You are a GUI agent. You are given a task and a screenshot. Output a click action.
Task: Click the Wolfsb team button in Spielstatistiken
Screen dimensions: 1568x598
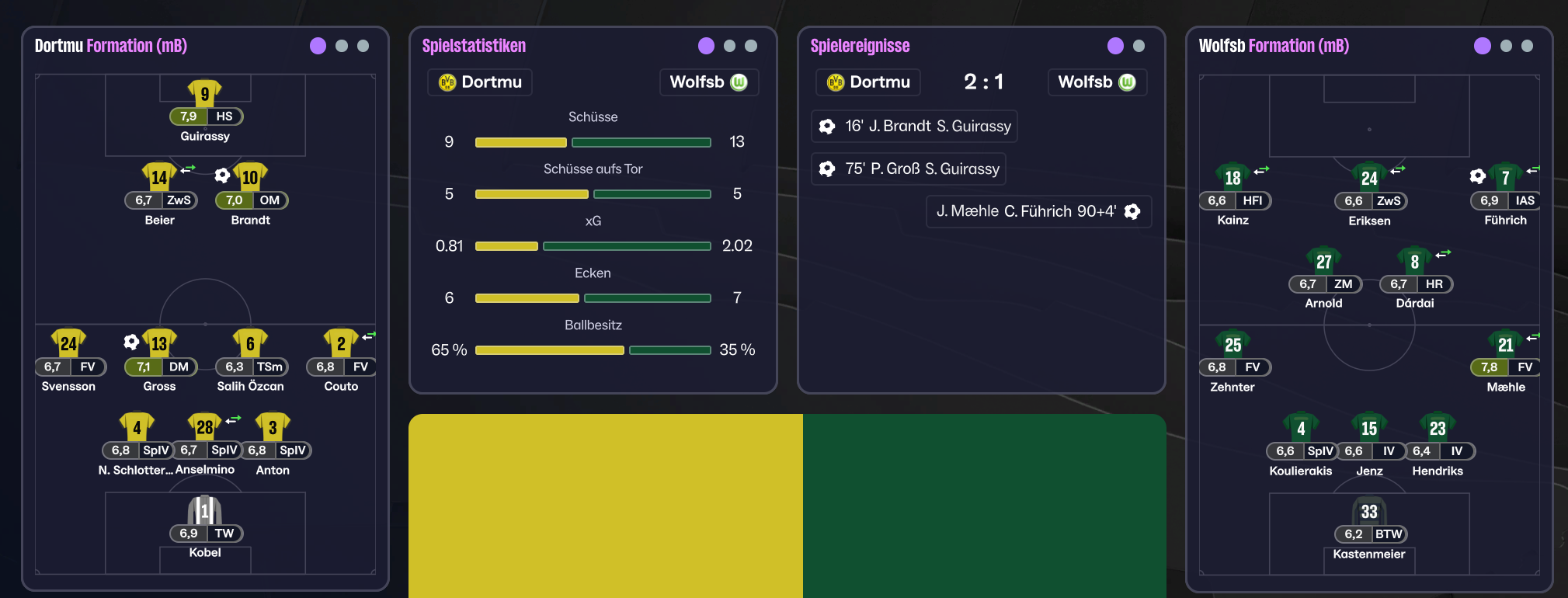[708, 82]
